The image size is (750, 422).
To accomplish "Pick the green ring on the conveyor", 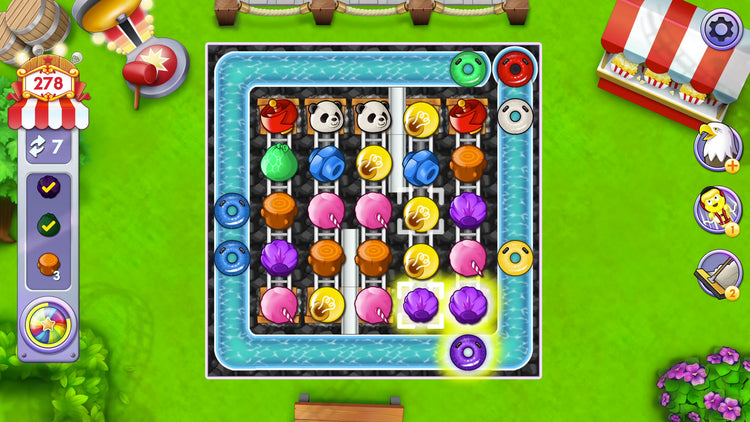I will [468, 68].
